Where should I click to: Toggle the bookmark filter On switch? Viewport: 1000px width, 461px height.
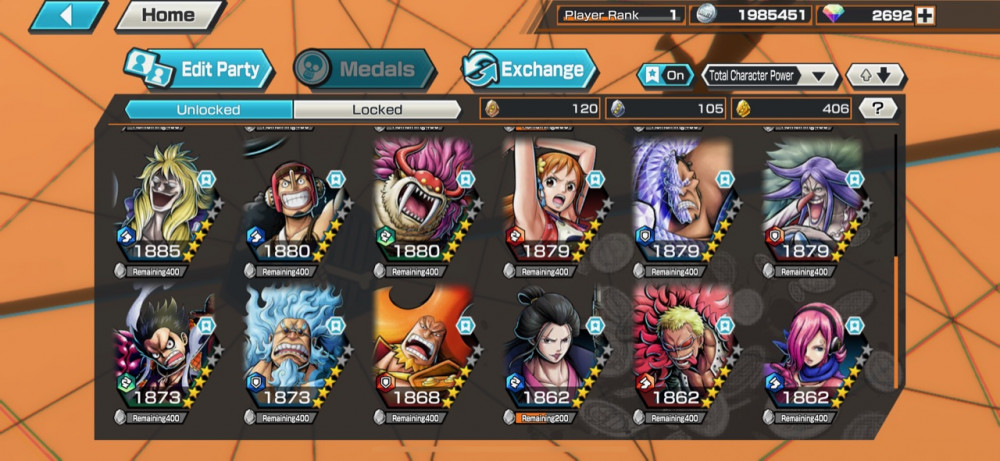[x=665, y=75]
